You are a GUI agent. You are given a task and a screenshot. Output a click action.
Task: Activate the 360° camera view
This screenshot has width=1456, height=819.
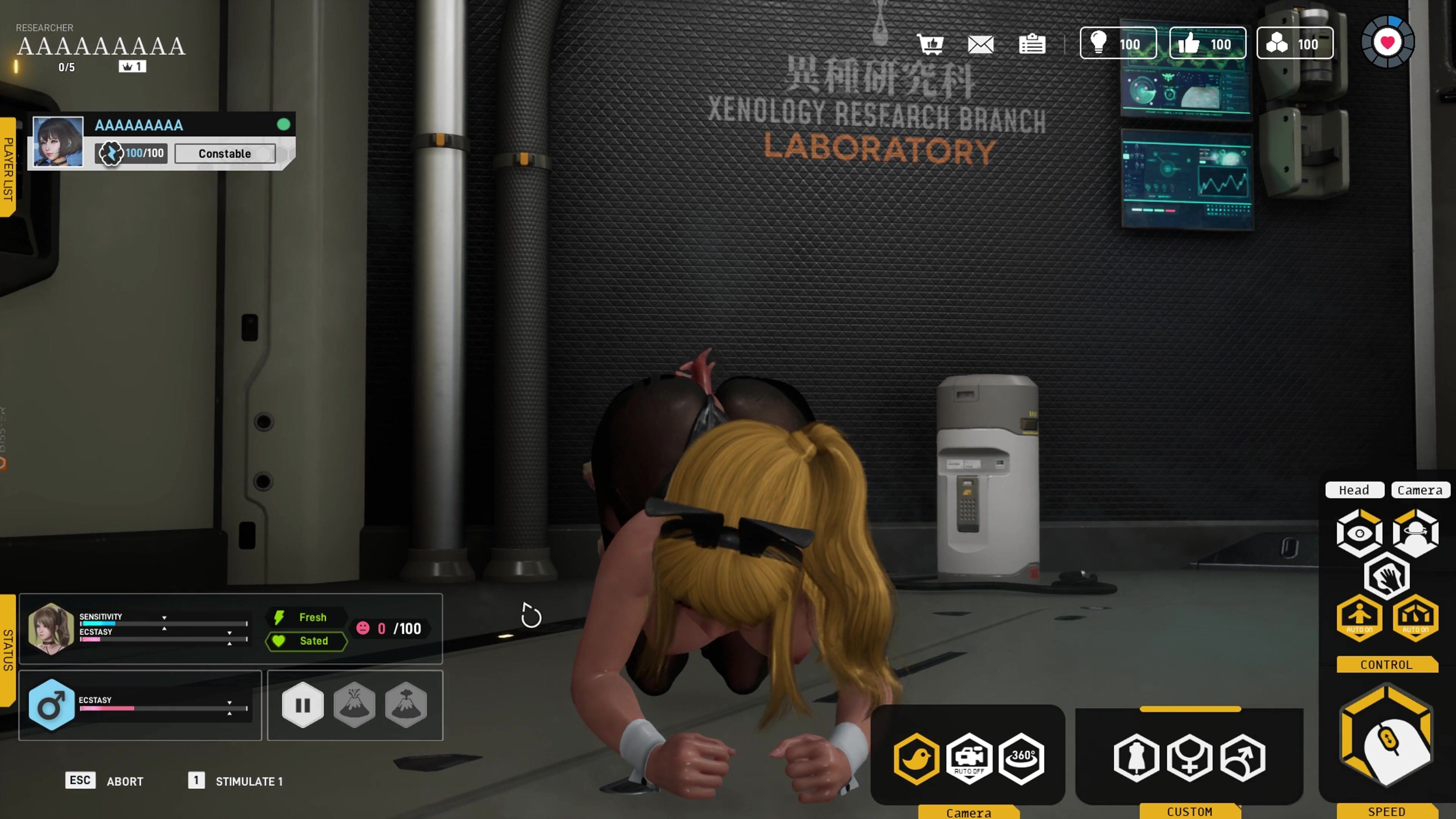(1021, 758)
